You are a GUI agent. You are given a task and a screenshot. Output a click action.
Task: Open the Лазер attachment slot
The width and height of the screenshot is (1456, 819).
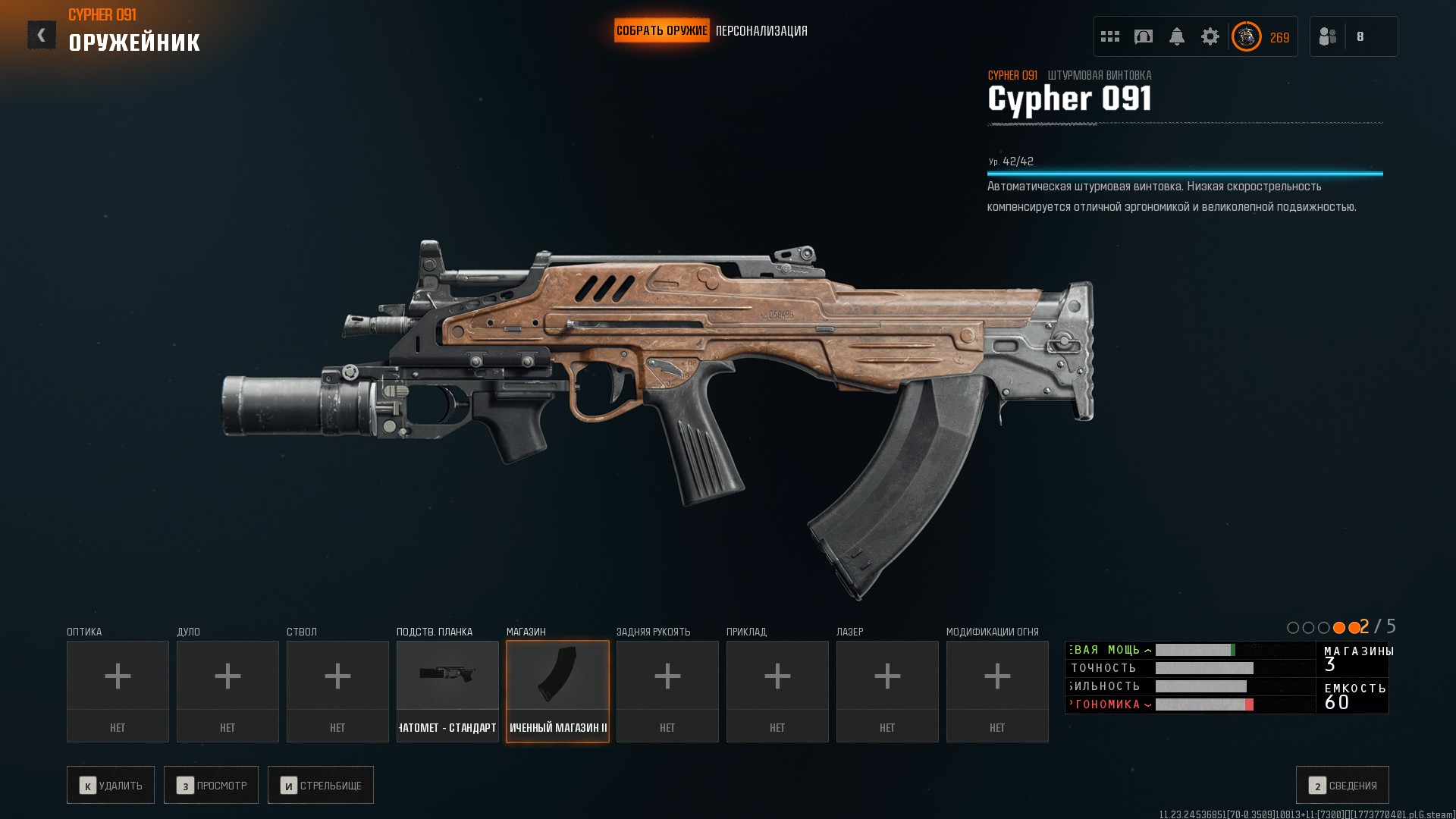point(887,691)
